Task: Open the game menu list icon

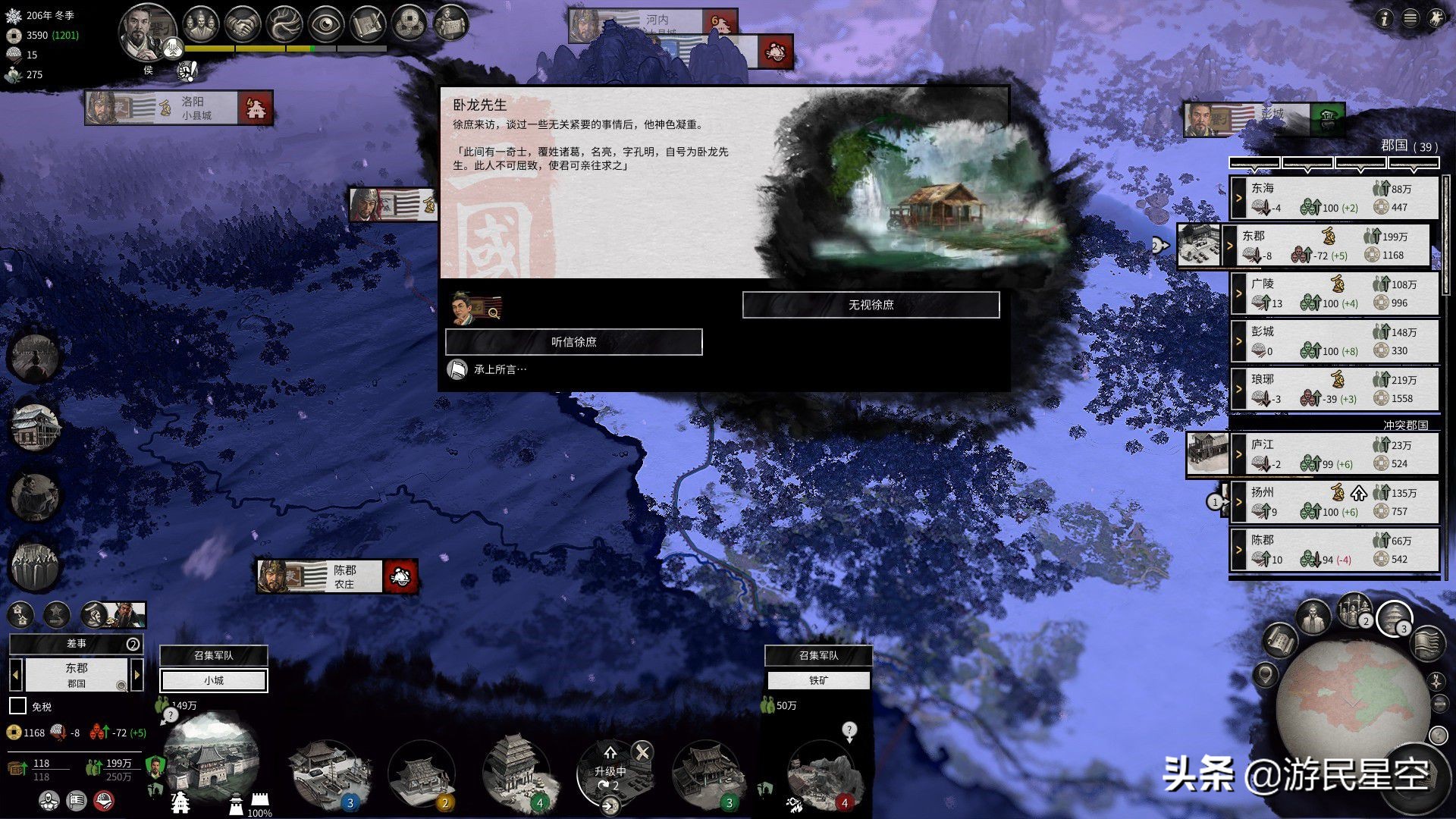Action: pyautogui.click(x=1410, y=18)
